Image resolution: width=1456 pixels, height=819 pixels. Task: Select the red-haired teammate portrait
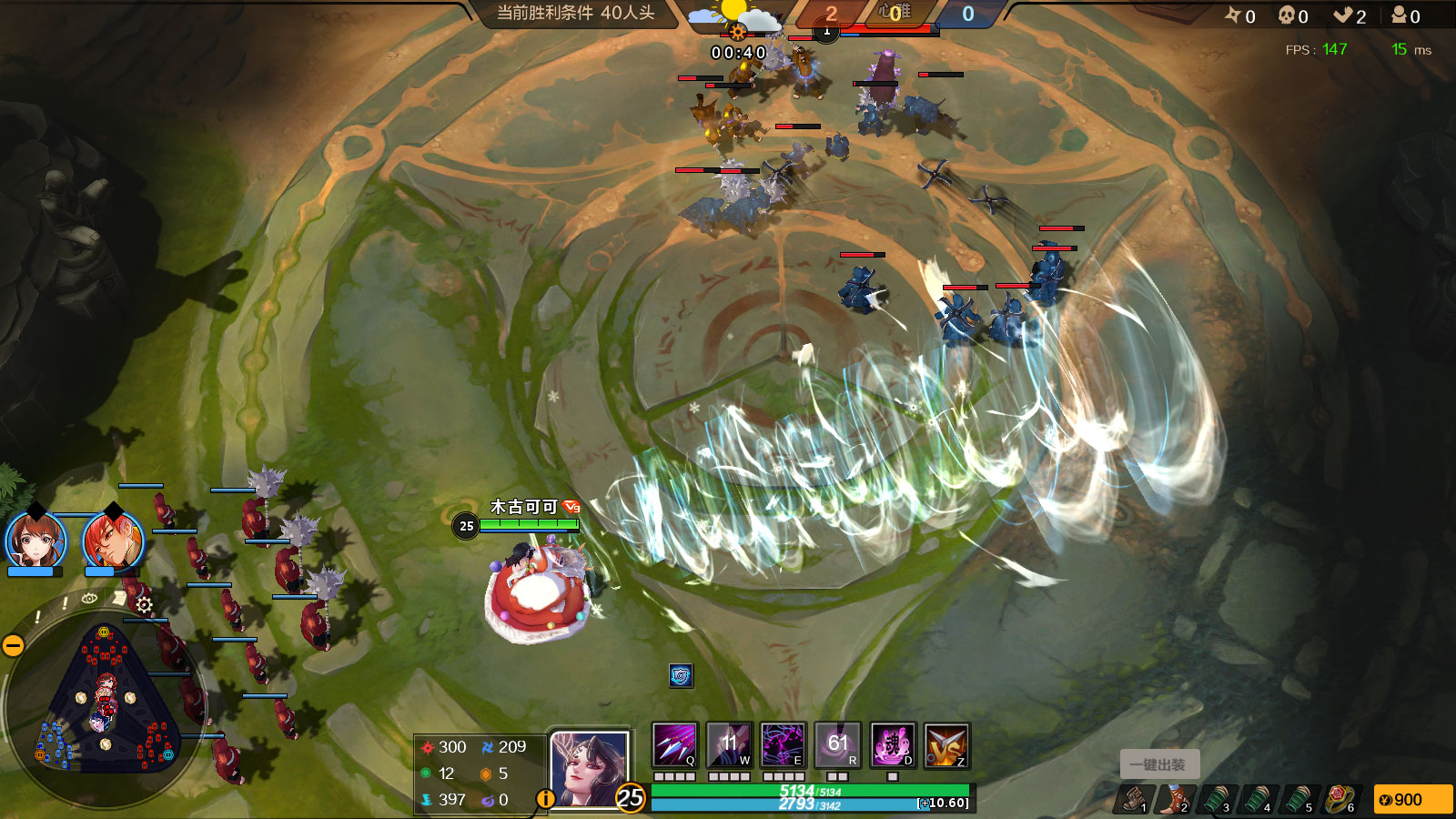point(113,541)
